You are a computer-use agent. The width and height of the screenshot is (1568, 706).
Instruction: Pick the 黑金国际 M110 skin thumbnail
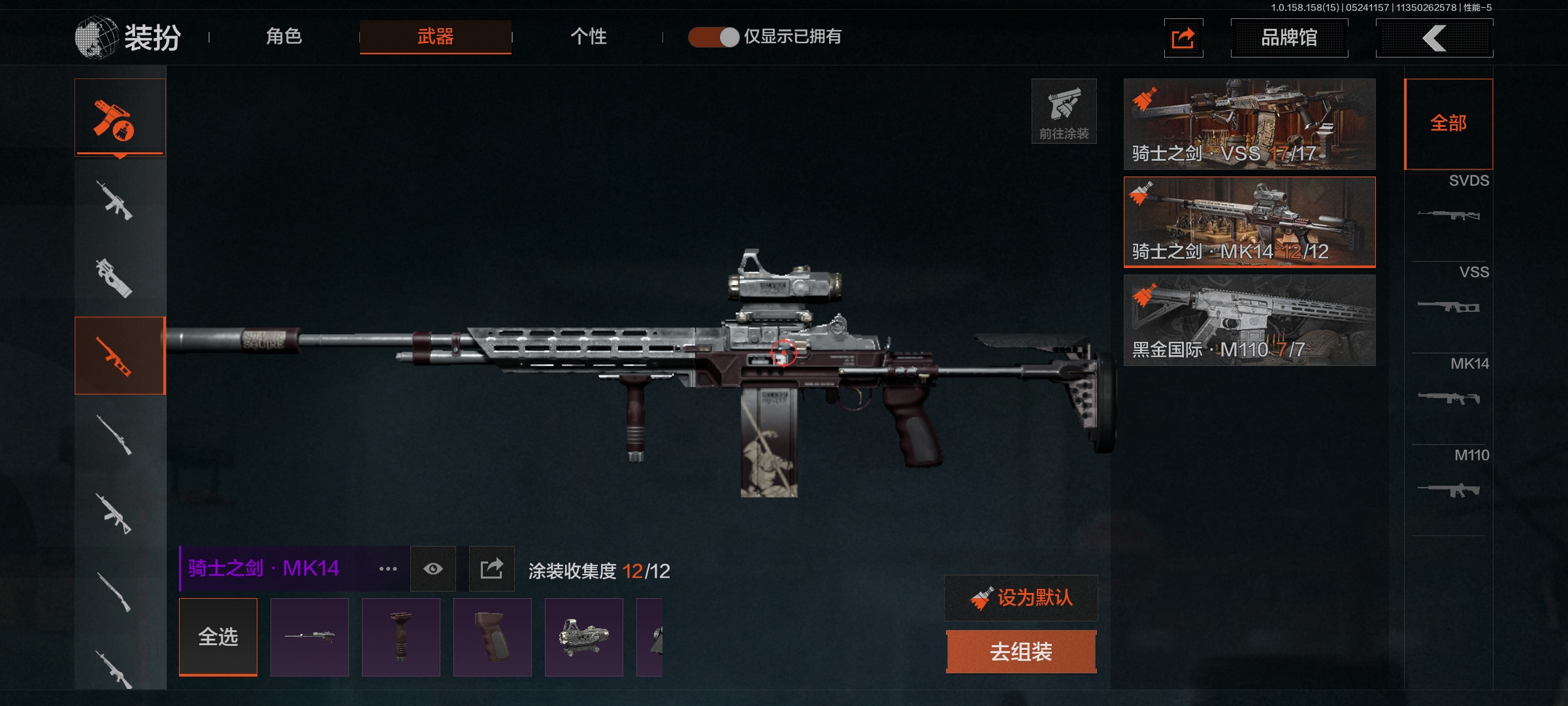1249,320
